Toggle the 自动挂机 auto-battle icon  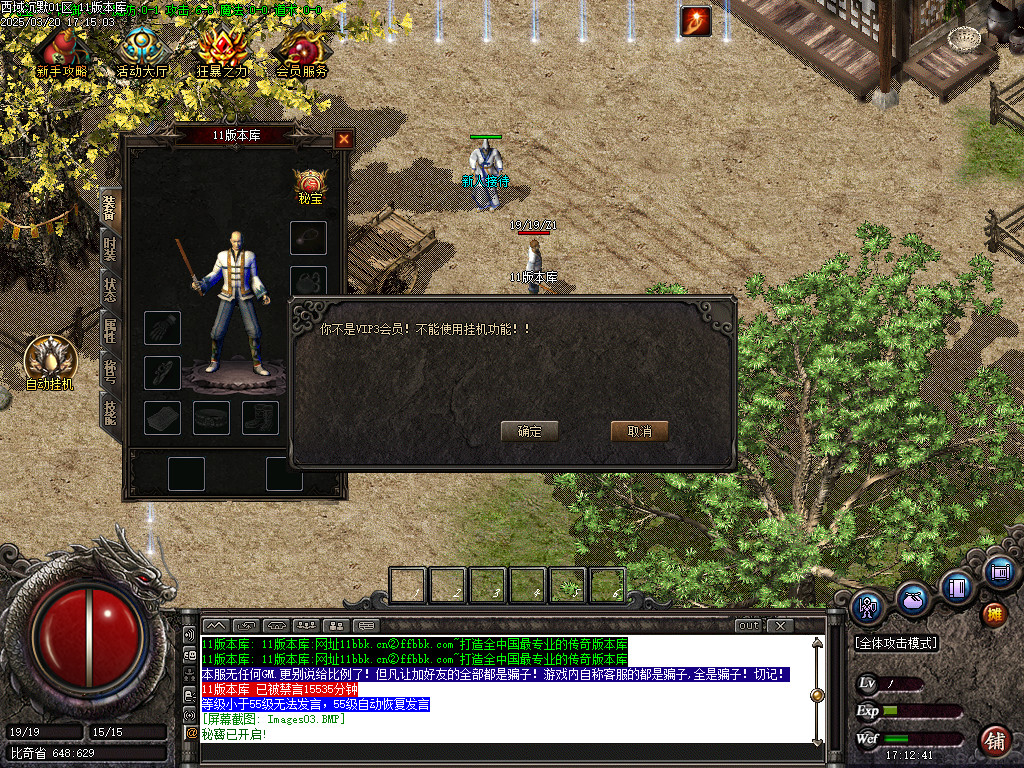click(50, 360)
